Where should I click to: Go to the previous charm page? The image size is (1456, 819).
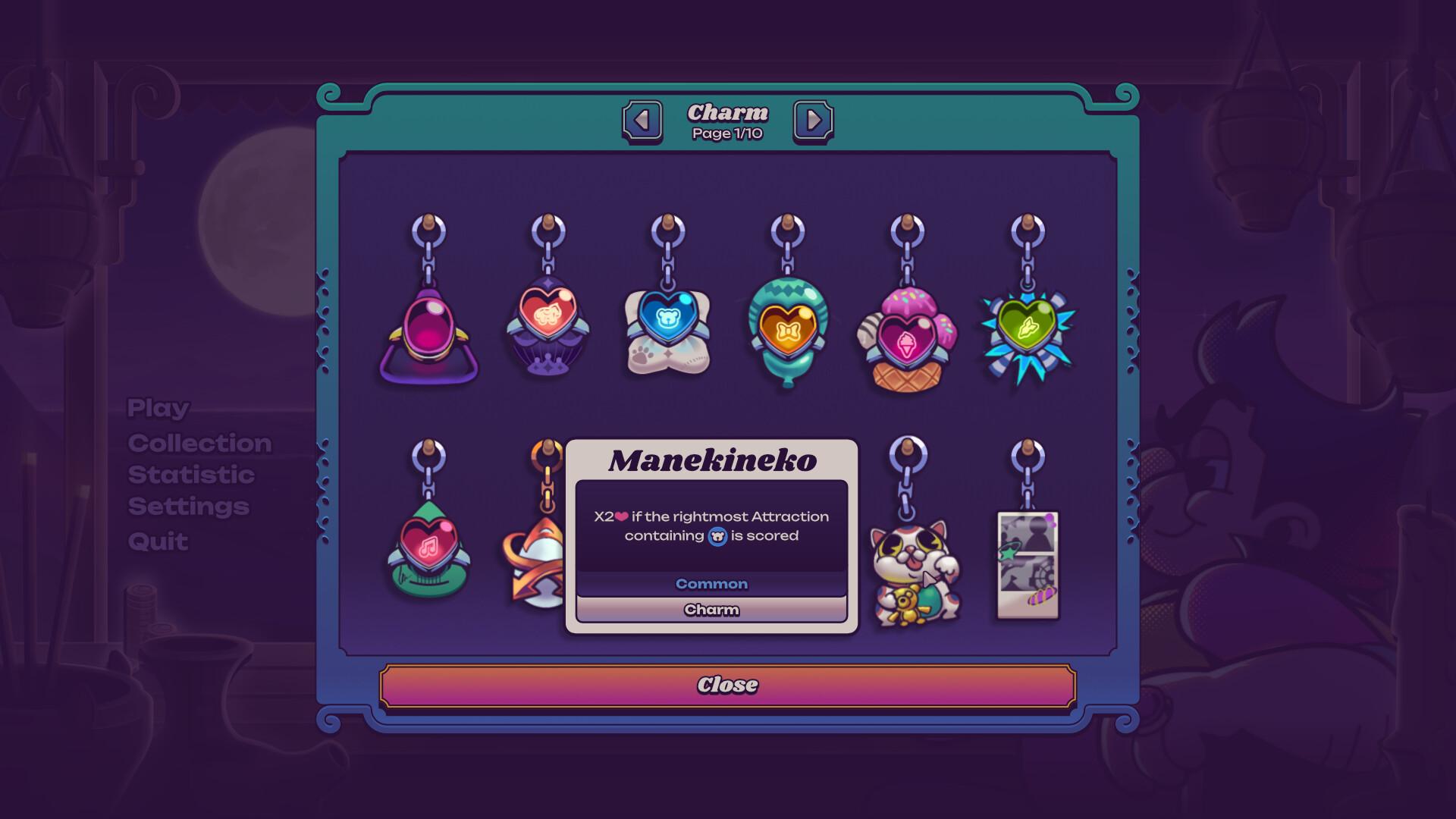tap(641, 119)
